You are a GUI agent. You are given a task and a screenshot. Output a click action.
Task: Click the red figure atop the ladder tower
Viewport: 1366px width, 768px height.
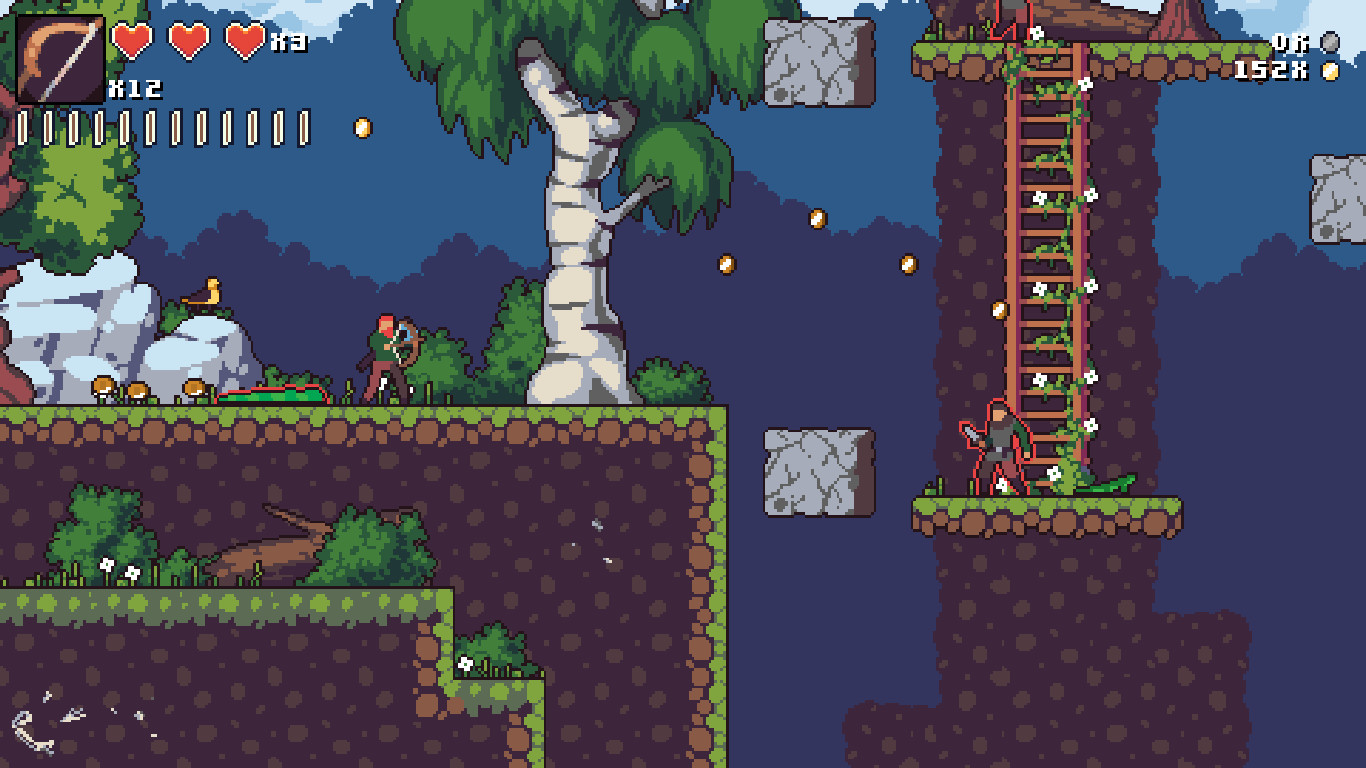click(1002, 20)
